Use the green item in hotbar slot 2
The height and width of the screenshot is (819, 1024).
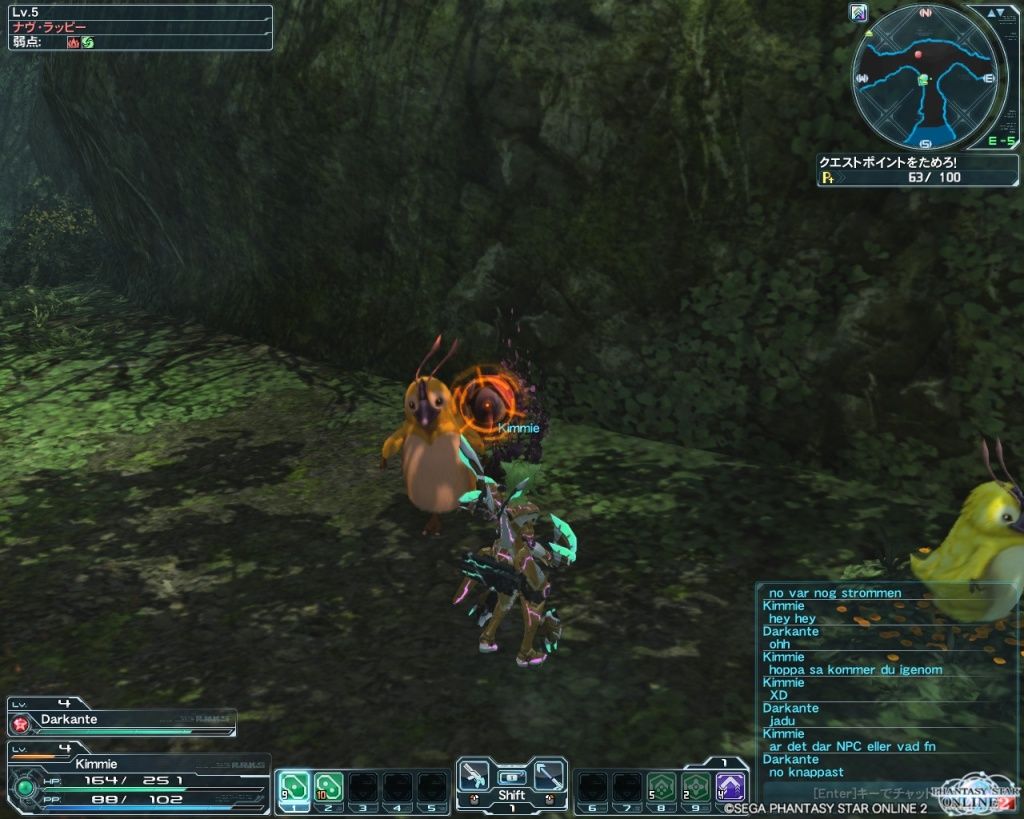coord(328,787)
